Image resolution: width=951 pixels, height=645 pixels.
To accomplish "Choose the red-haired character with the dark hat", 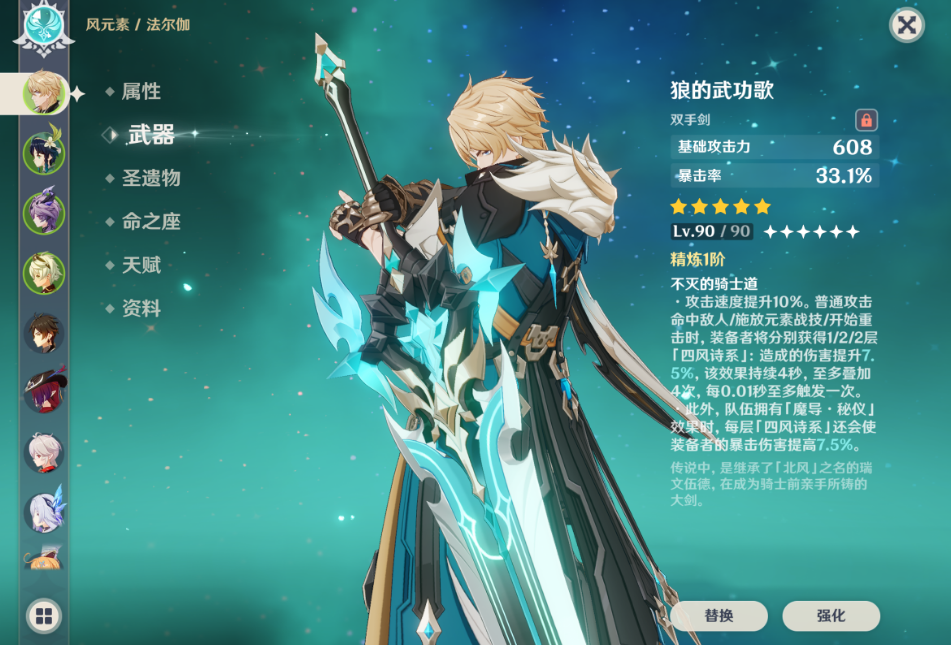I will [x=44, y=393].
